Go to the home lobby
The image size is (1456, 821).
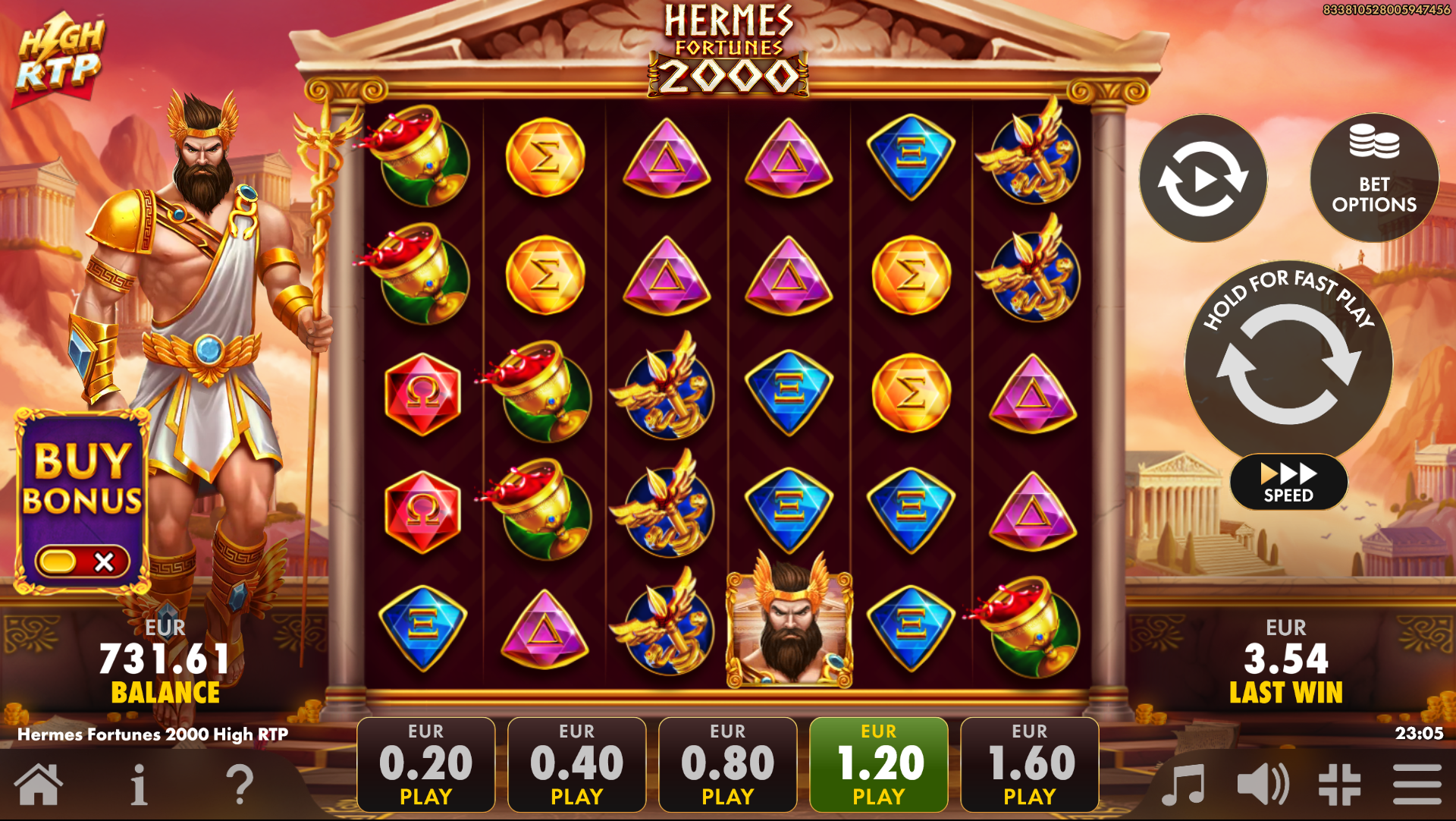click(38, 785)
